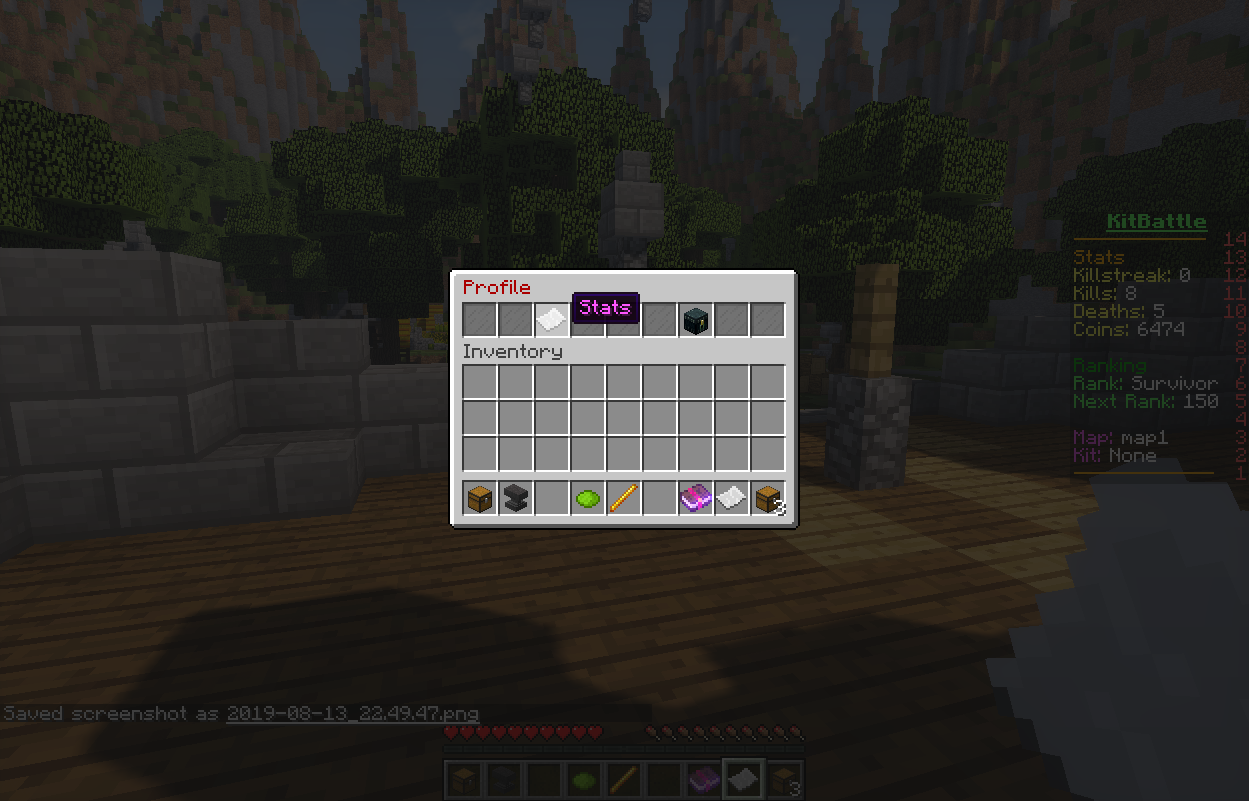Image resolution: width=1249 pixels, height=801 pixels.
Task: Open the saved screenshot file link in chat
Action: (352, 714)
